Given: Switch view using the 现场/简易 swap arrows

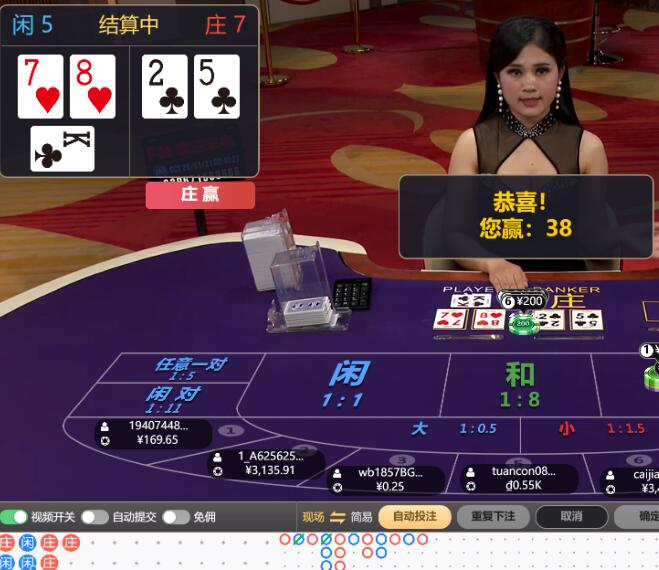Looking at the screenshot, I should 337,517.
